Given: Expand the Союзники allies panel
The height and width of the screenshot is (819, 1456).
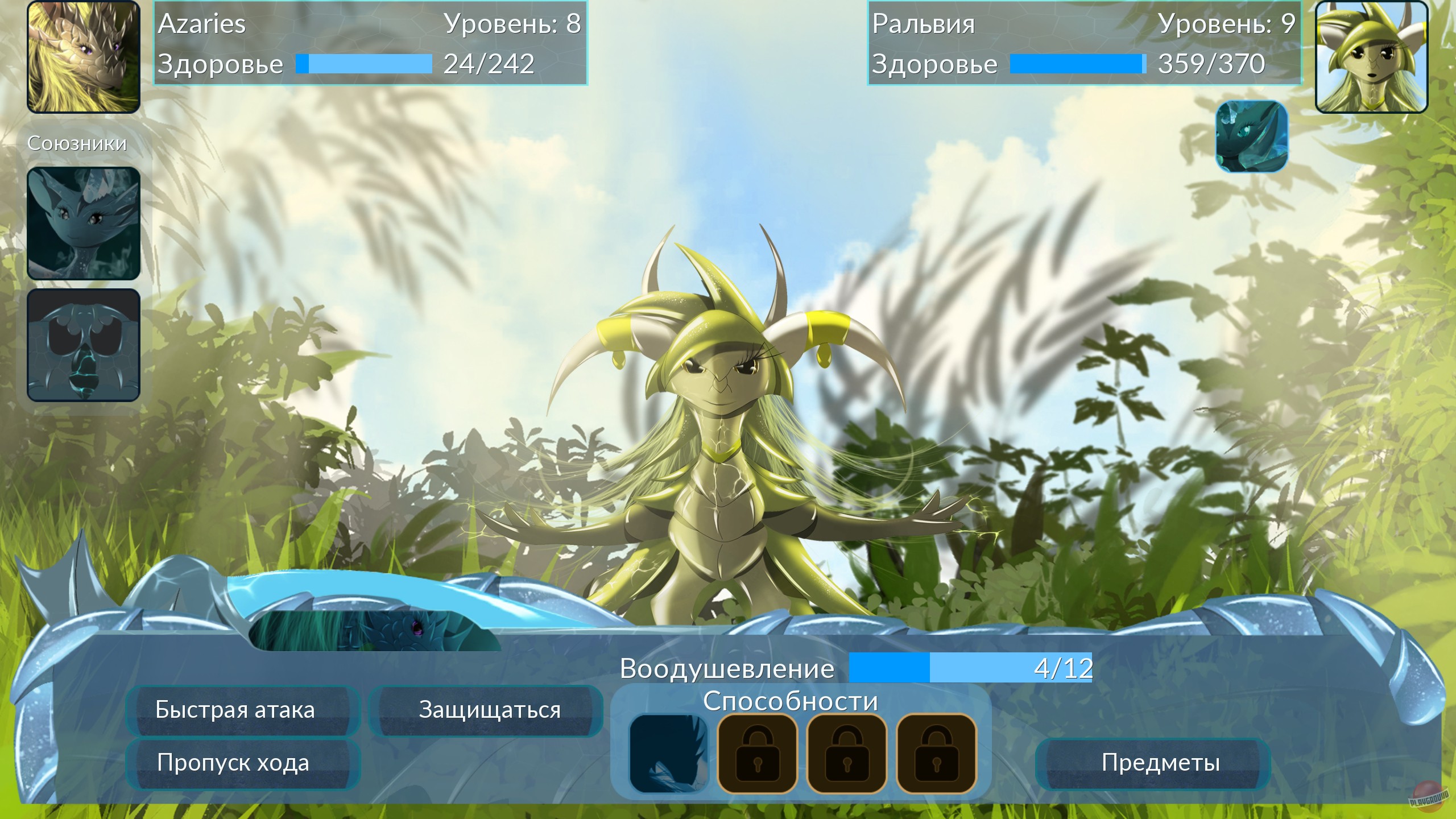Looking at the screenshot, I should click(x=77, y=143).
